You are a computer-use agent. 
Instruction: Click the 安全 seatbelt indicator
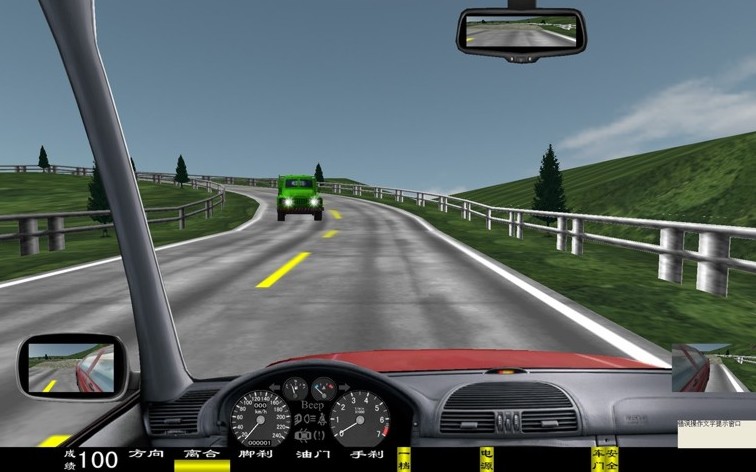point(612,459)
